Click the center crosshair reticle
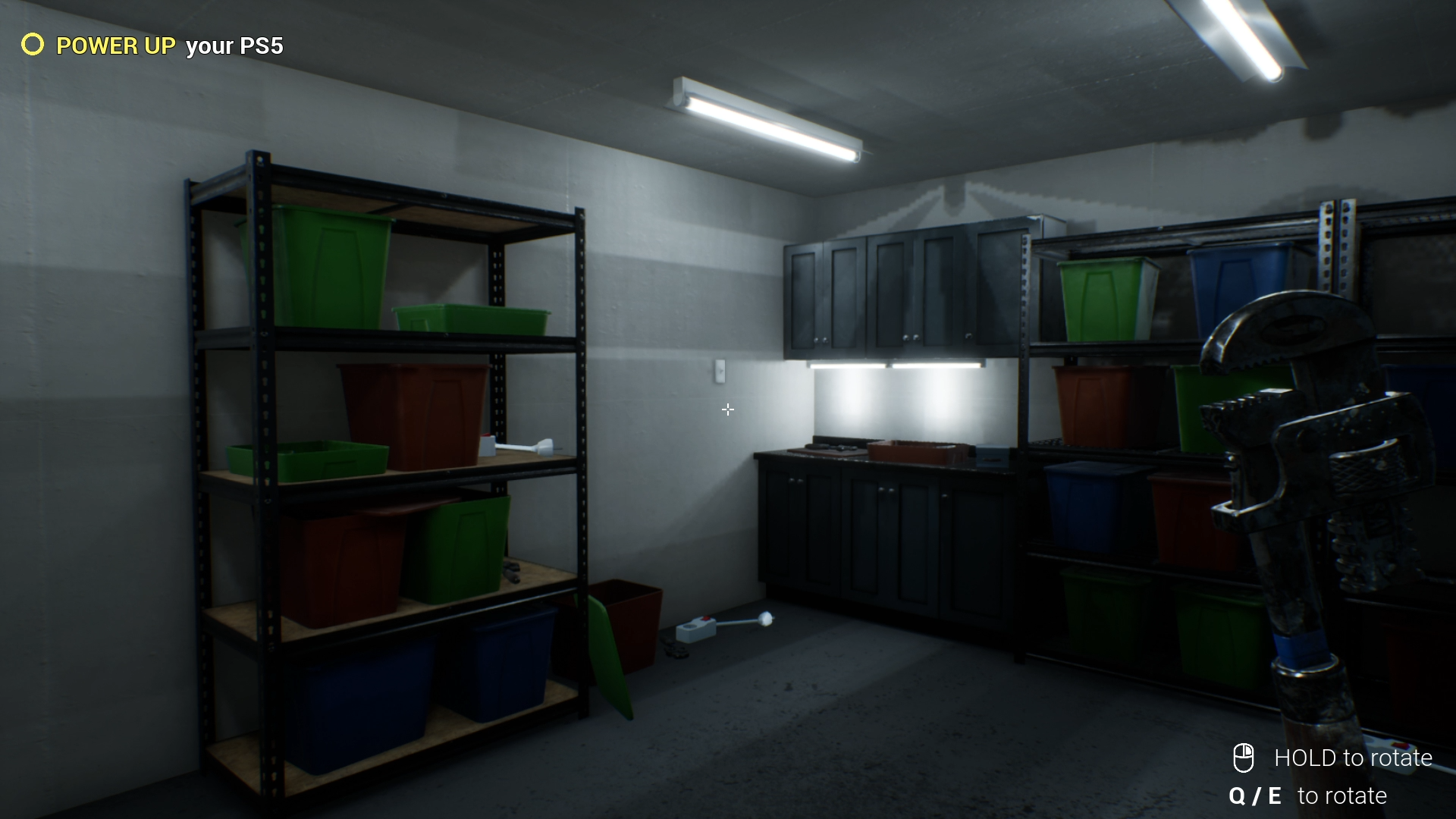The height and width of the screenshot is (819, 1456). (x=727, y=409)
